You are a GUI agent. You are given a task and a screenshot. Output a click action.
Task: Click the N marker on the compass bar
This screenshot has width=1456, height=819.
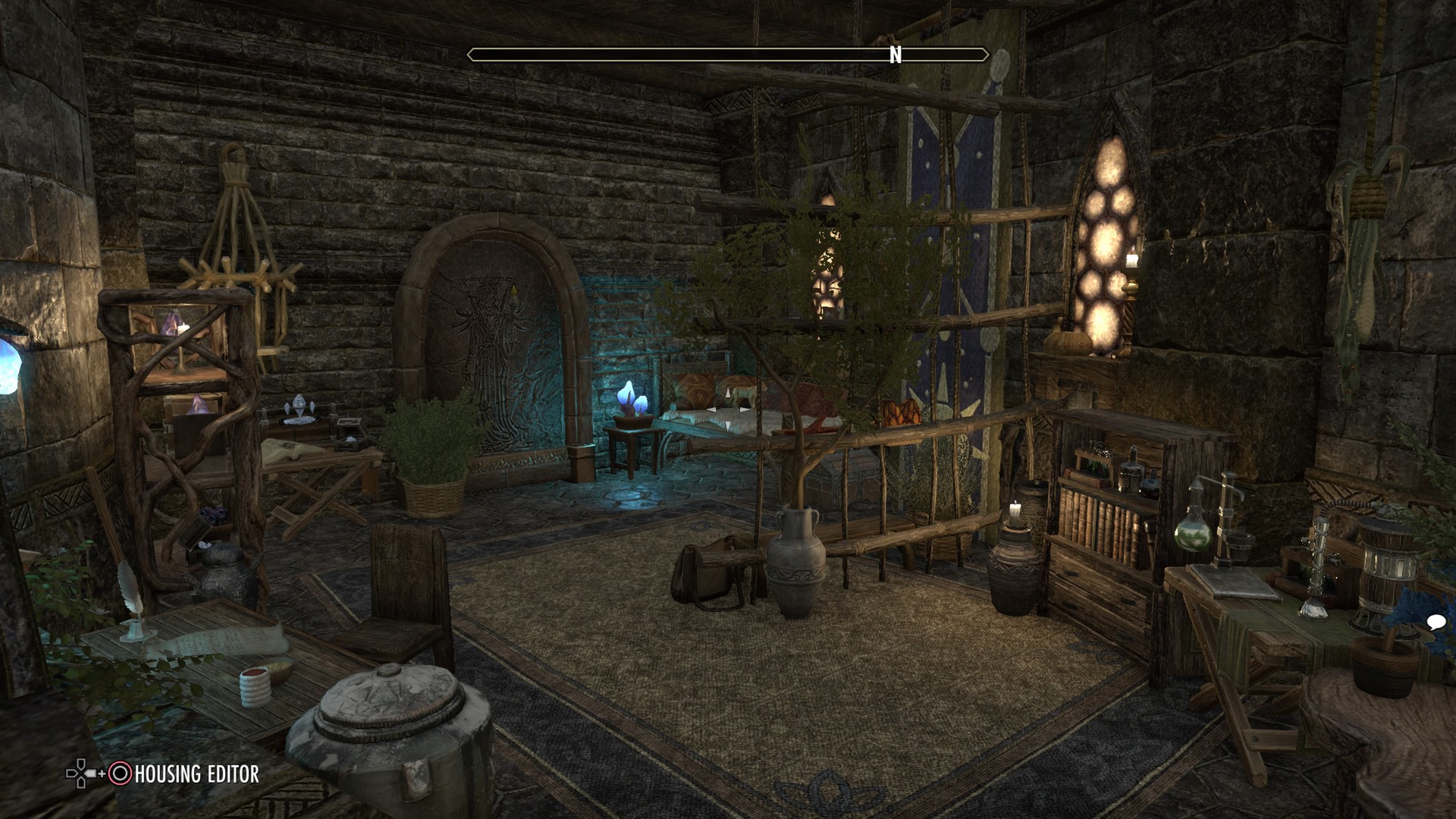pyautogui.click(x=896, y=54)
